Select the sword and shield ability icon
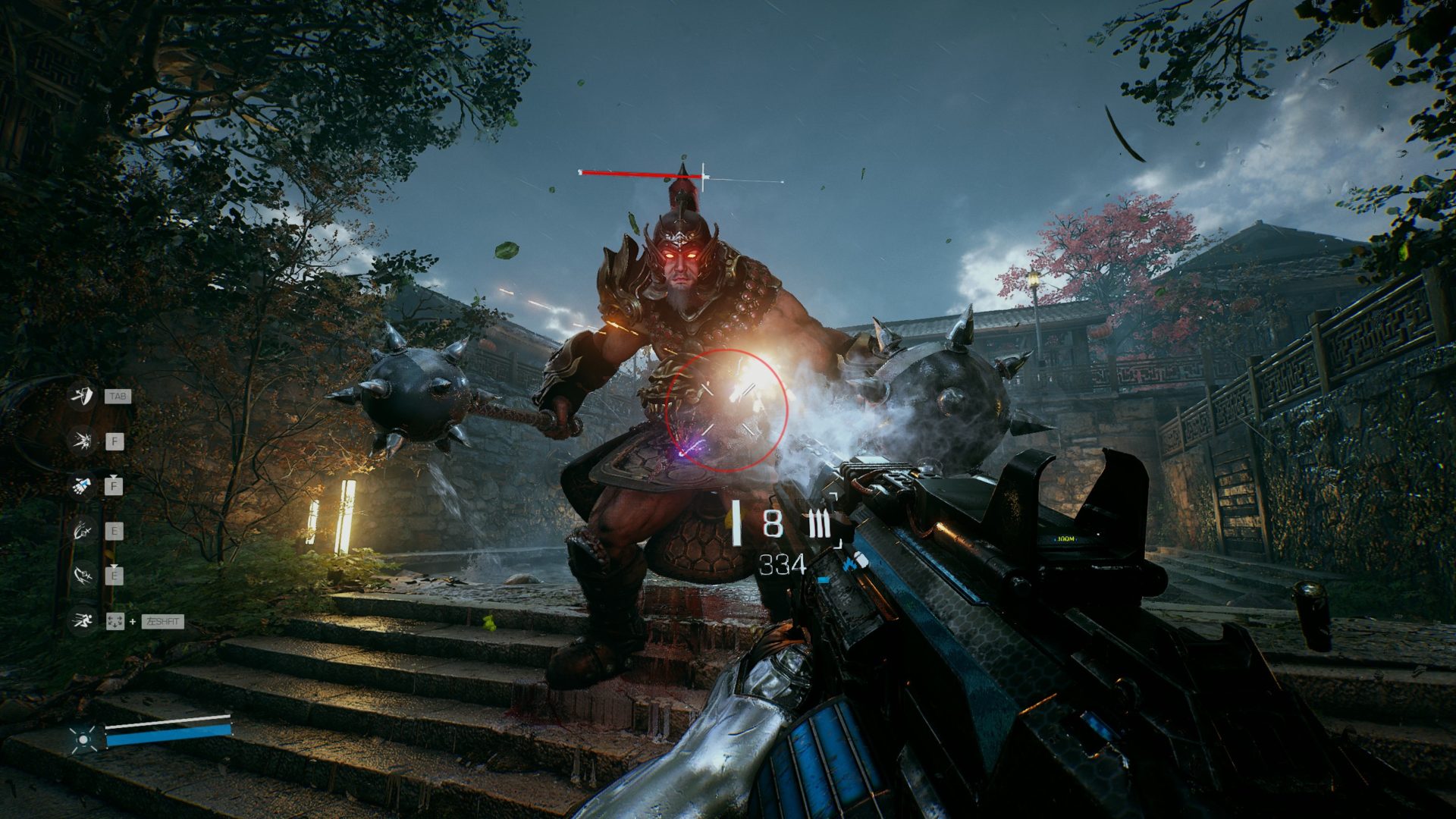Image resolution: width=1456 pixels, height=819 pixels. 82,396
